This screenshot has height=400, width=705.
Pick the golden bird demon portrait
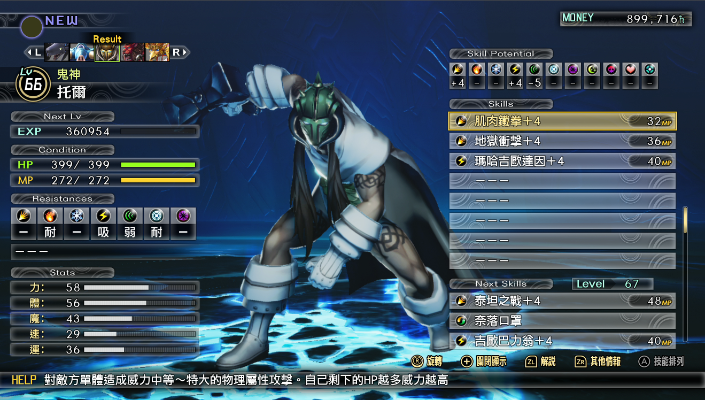pyautogui.click(x=156, y=52)
